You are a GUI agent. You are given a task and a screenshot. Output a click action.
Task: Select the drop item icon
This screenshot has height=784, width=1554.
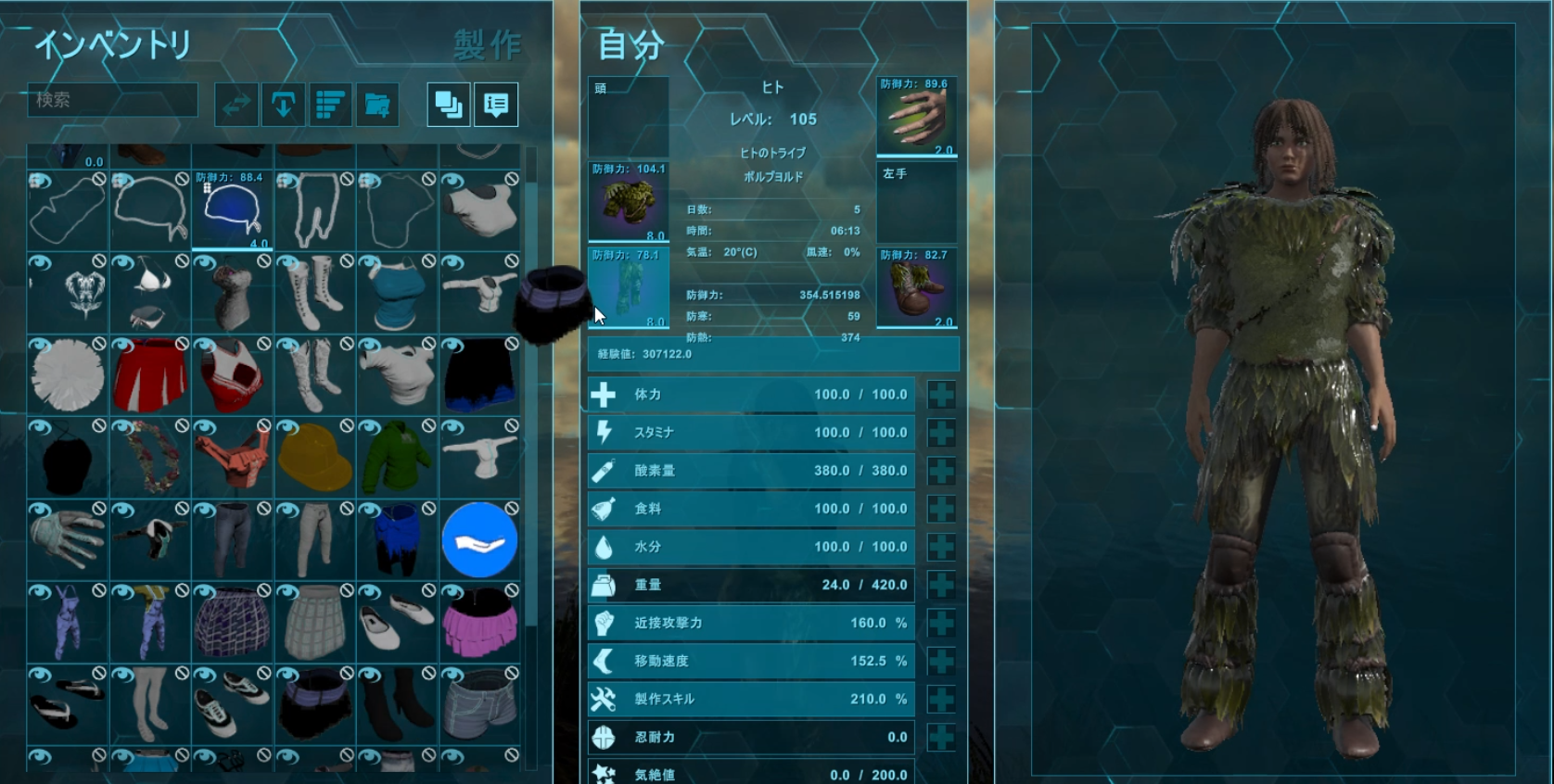pyautogui.click(x=284, y=104)
